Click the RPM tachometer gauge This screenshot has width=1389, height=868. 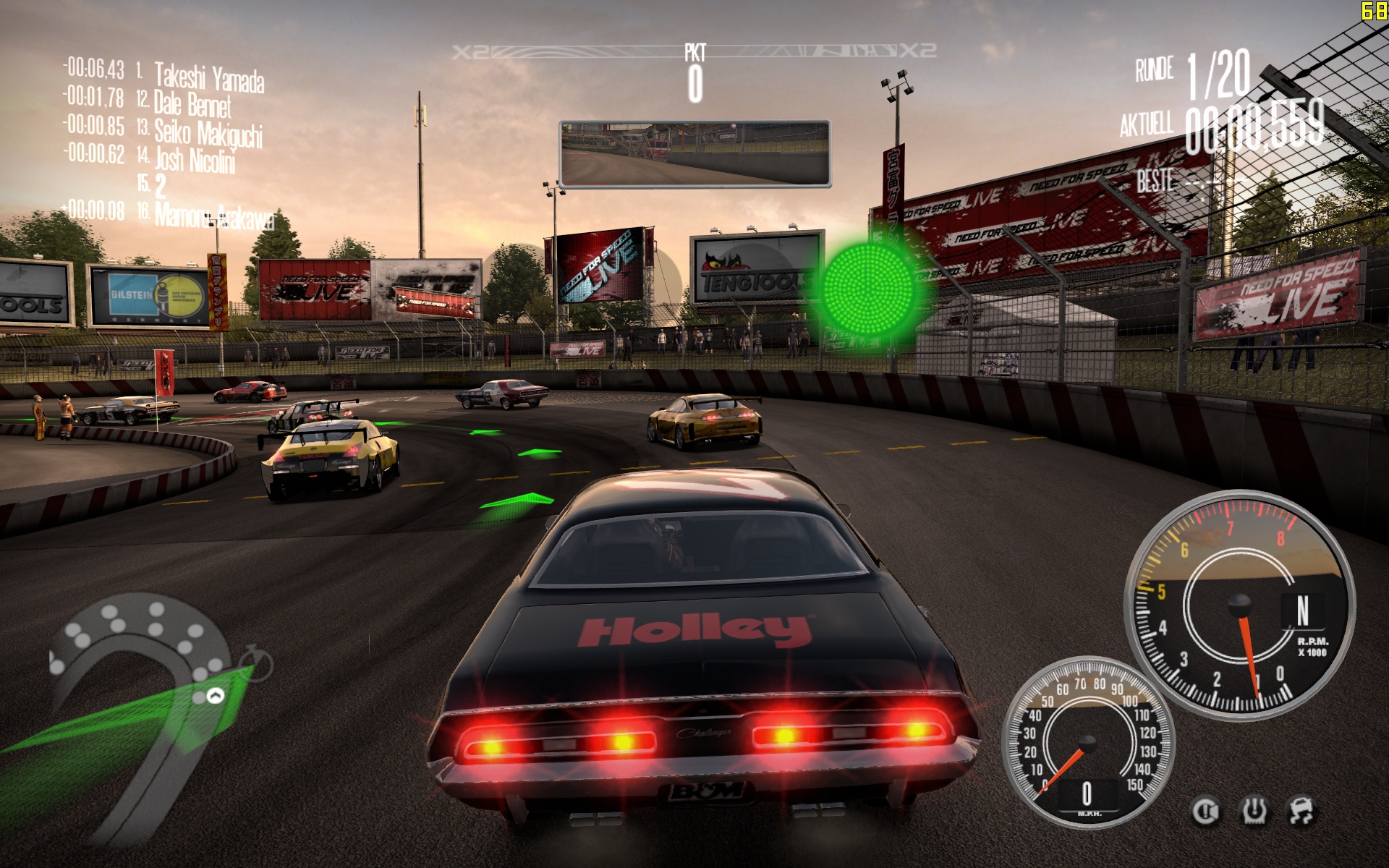(1239, 605)
